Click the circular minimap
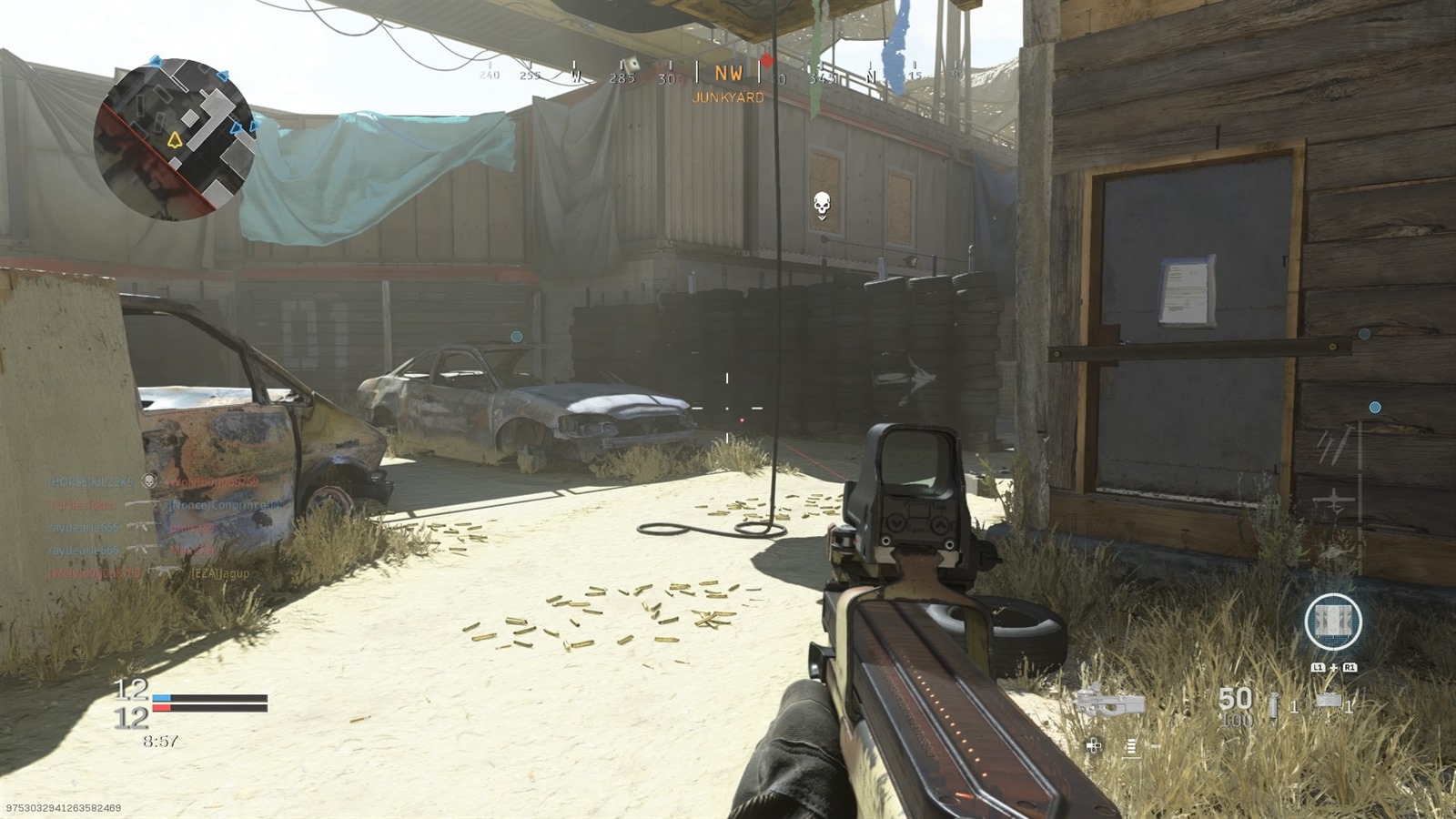The image size is (1456, 819). [173, 138]
